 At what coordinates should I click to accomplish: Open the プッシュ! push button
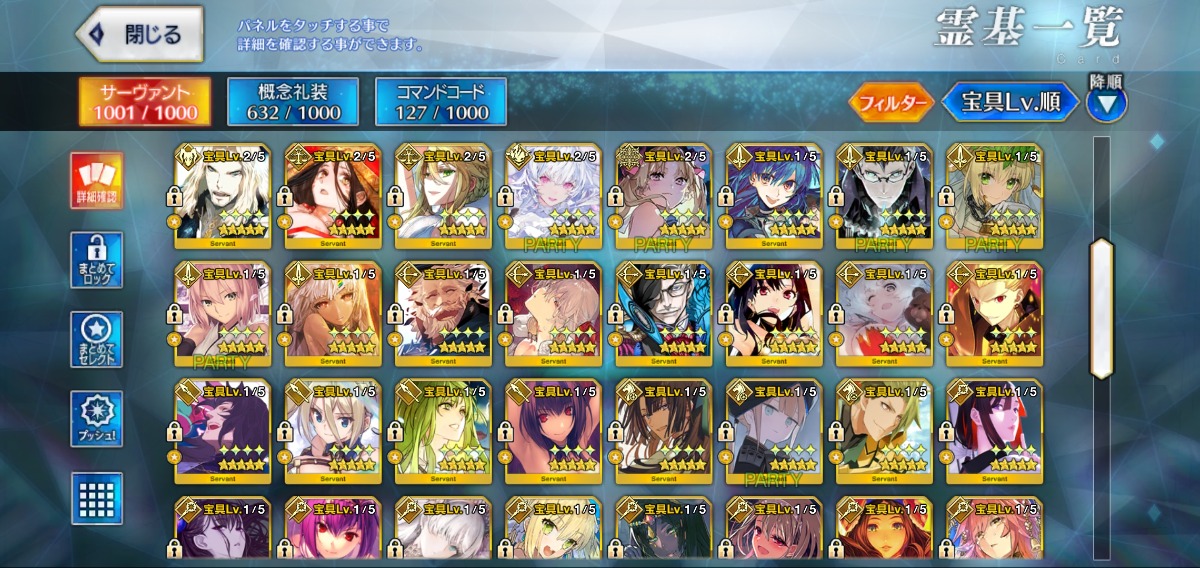pyautogui.click(x=97, y=419)
